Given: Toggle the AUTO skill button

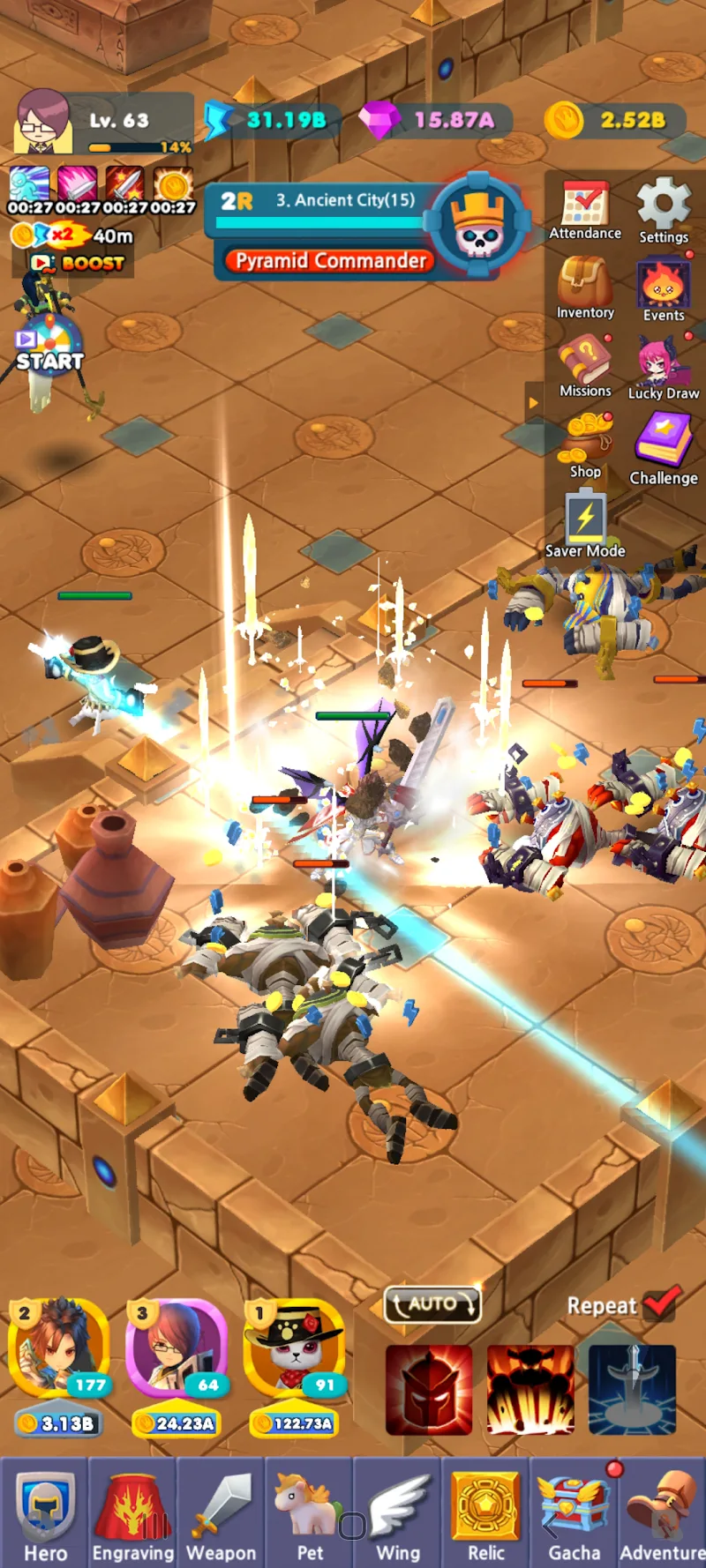Looking at the screenshot, I should tap(432, 1303).
